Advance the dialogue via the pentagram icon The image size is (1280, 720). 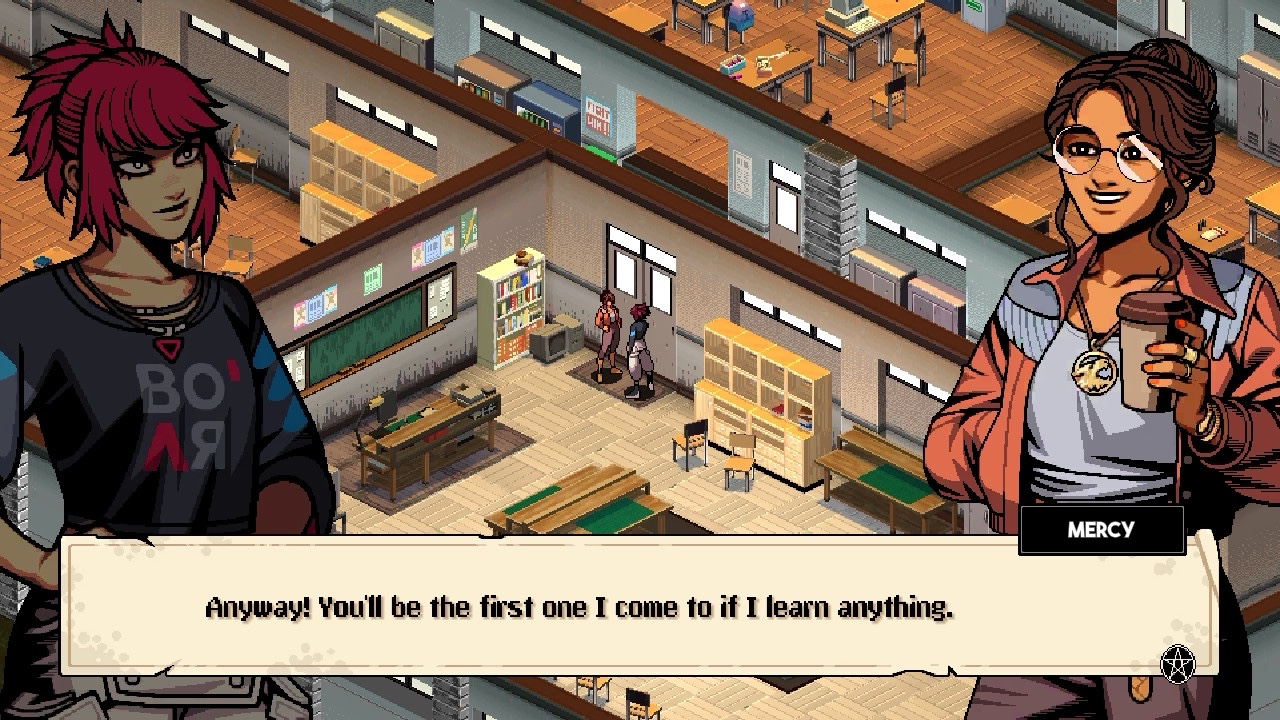point(1178,662)
